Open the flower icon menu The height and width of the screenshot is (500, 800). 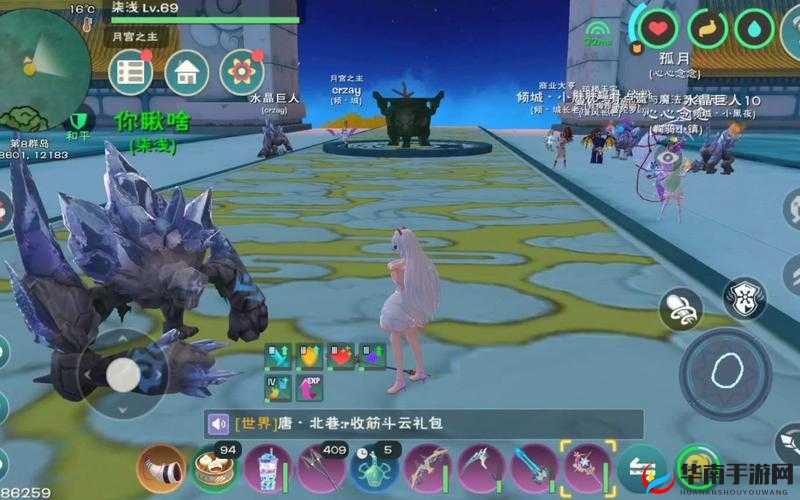[241, 72]
